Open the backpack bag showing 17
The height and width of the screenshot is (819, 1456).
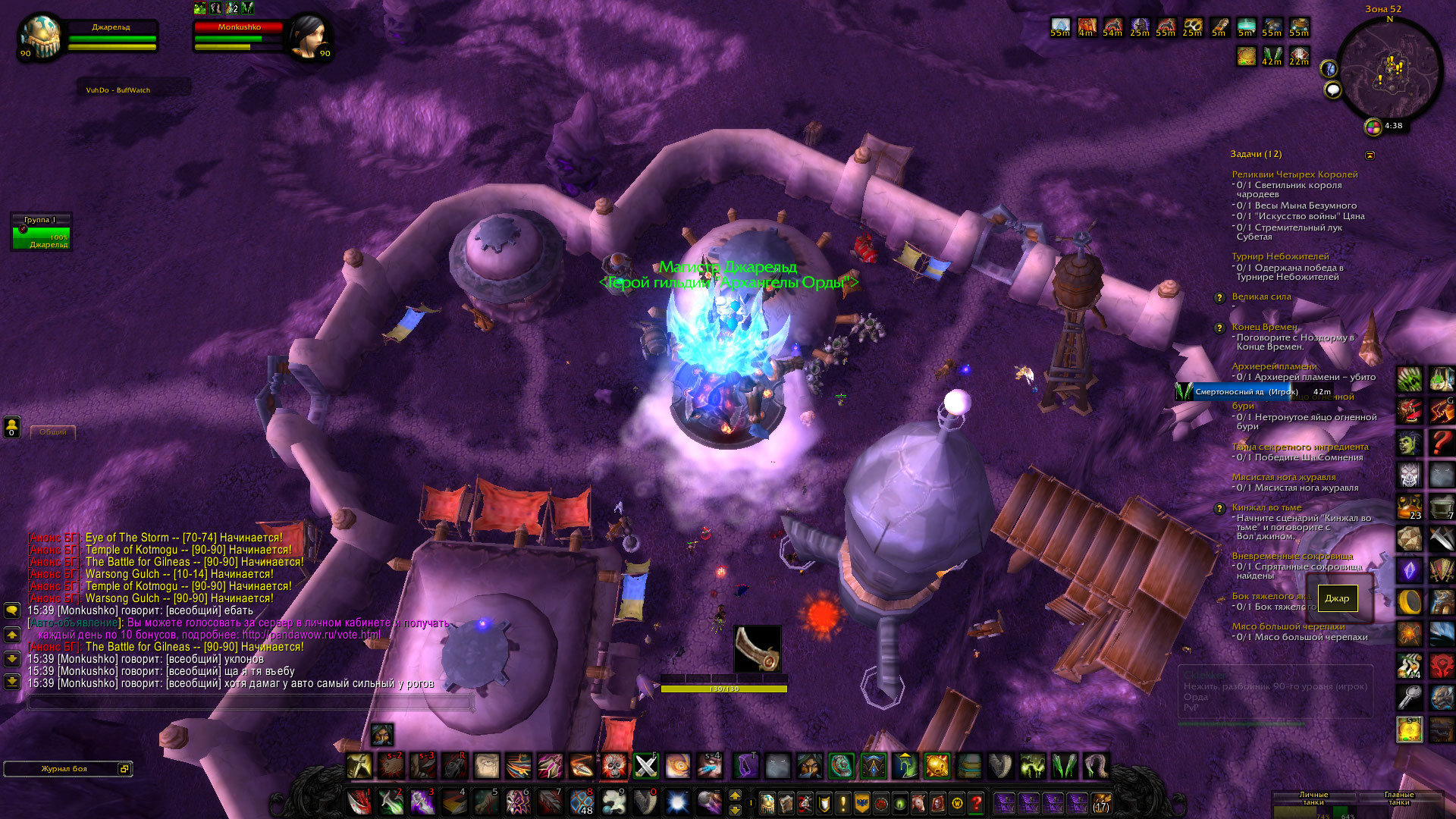(x=1101, y=802)
